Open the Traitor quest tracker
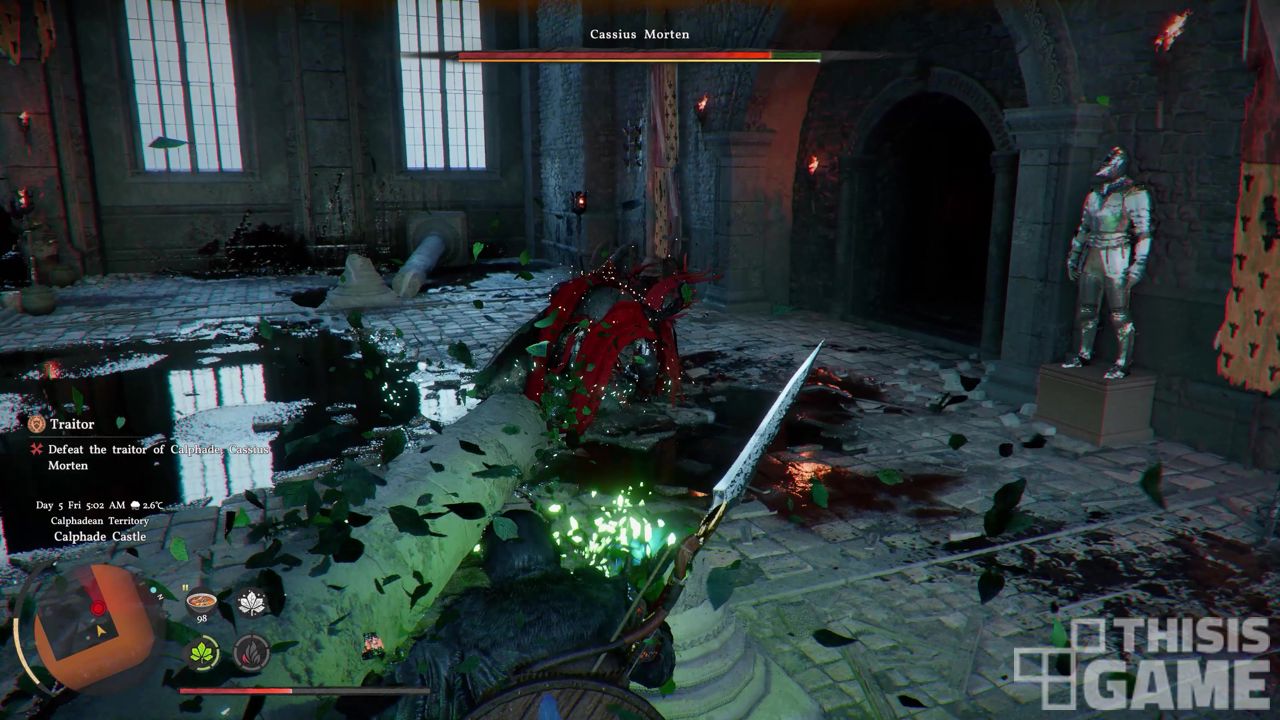 pyautogui.click(x=71, y=424)
